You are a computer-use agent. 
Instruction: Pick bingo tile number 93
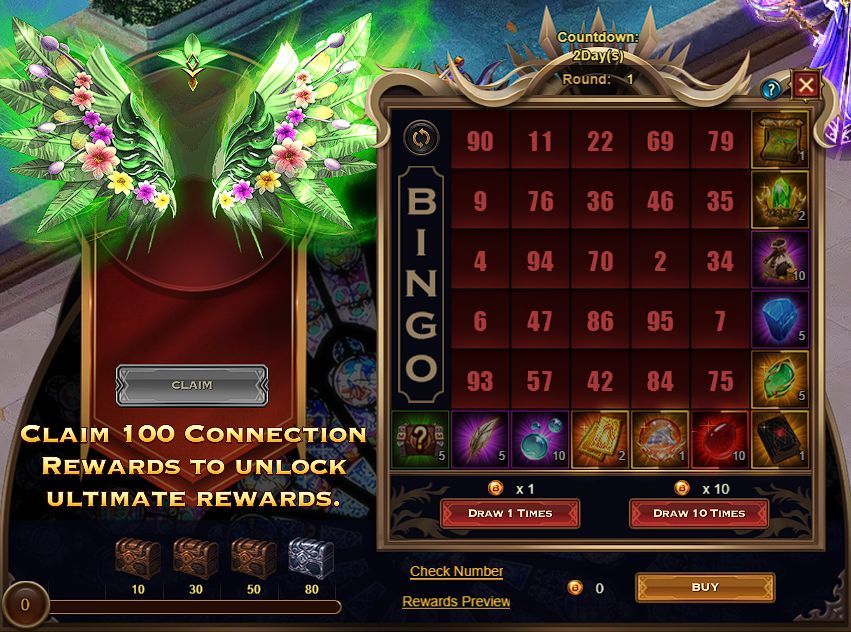click(480, 381)
